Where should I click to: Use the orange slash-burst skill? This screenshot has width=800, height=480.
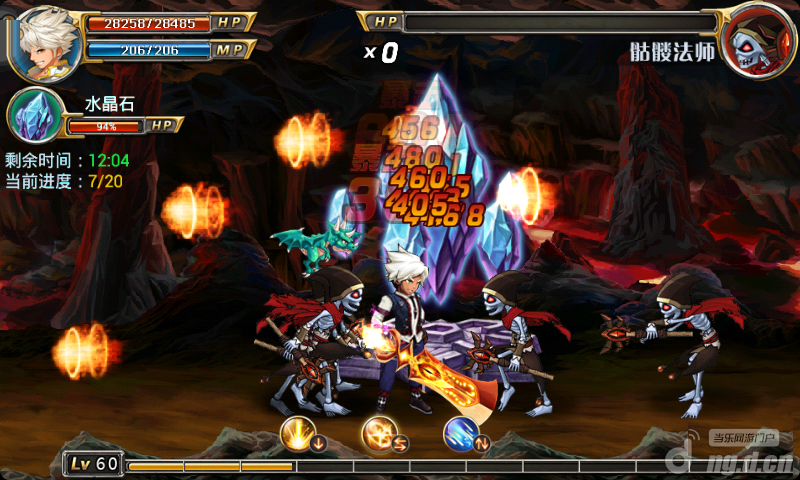point(378,432)
